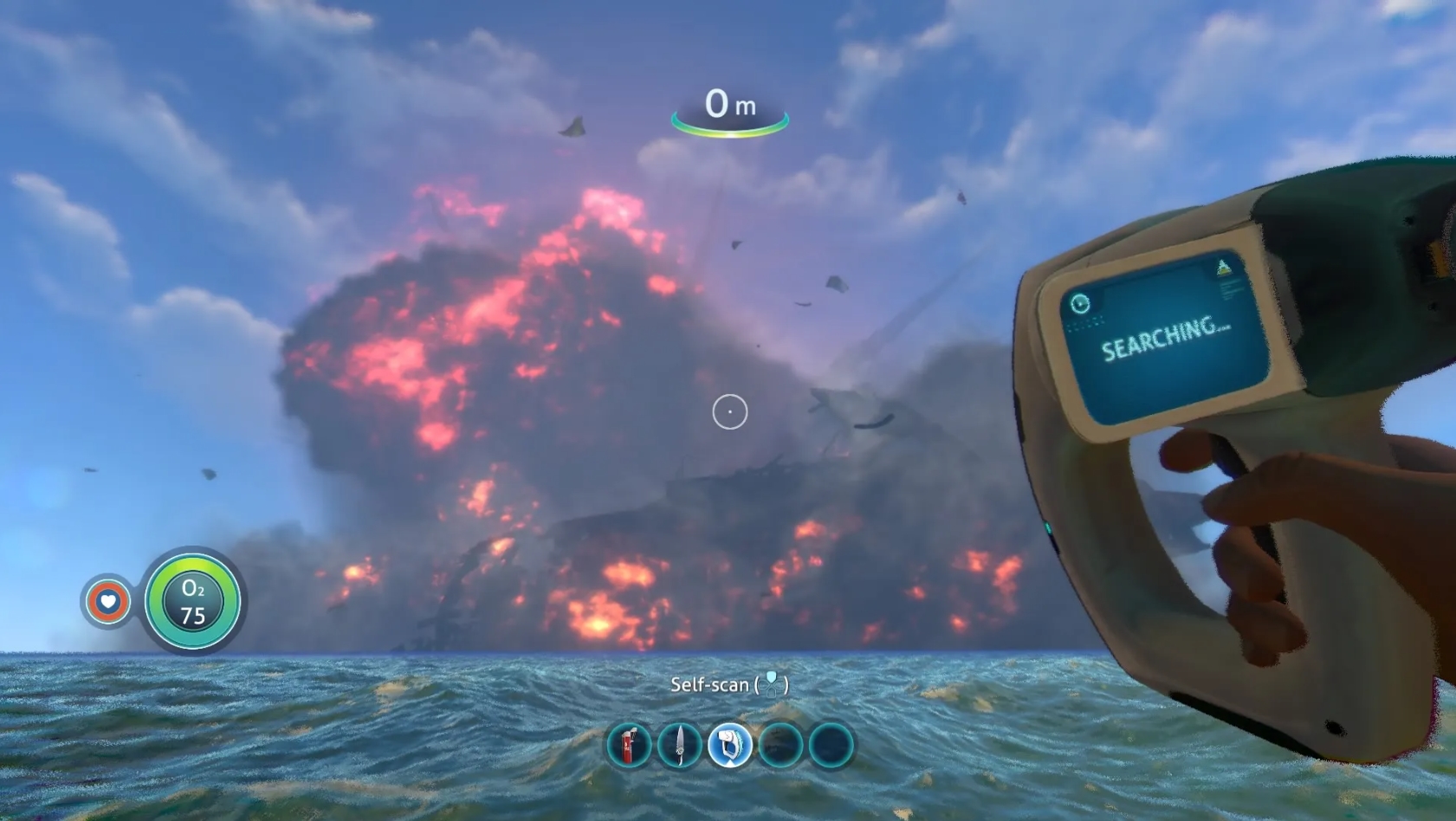Click the center aiming reticle

click(728, 411)
